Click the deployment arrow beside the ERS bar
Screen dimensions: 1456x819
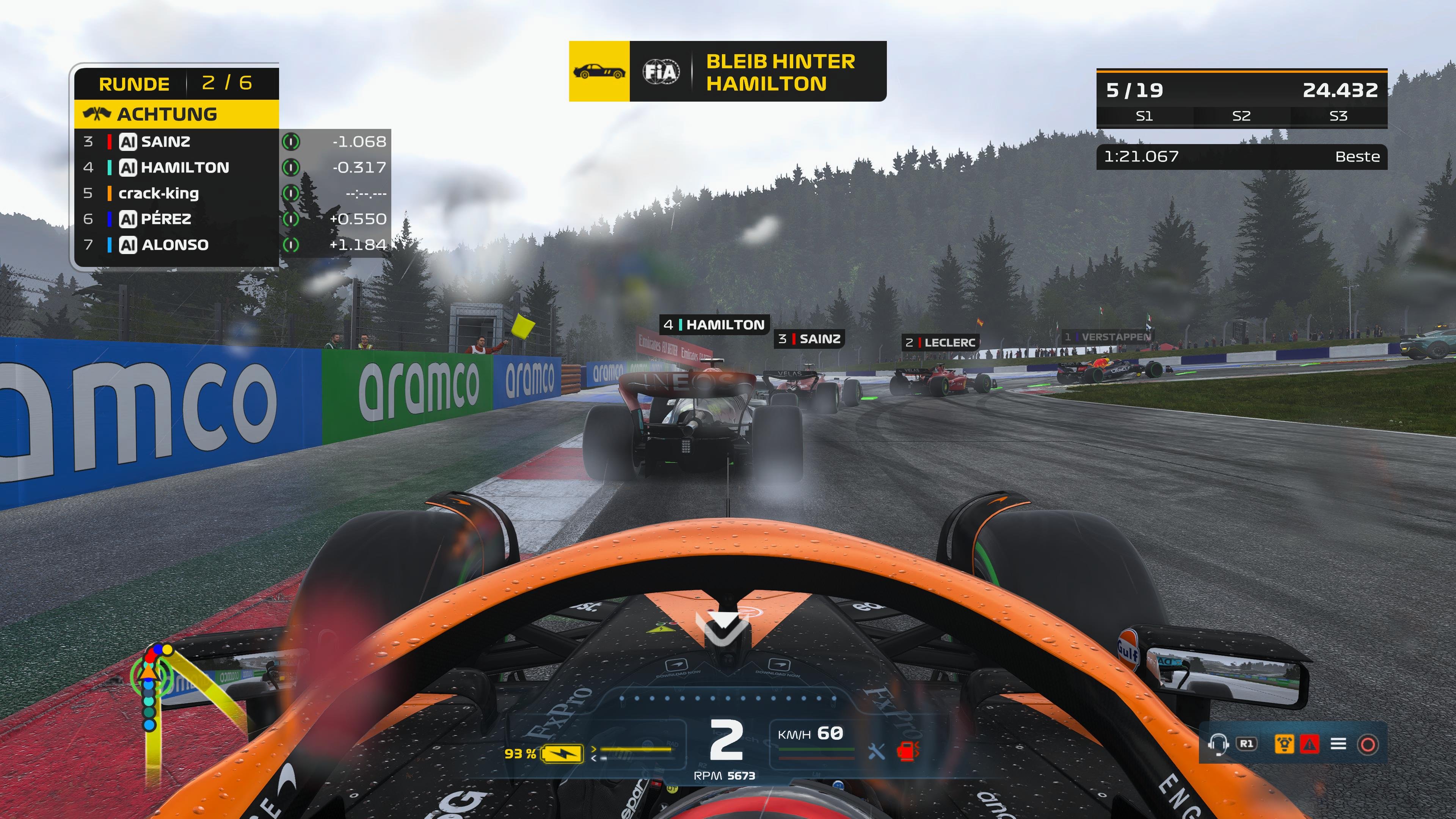click(x=594, y=750)
